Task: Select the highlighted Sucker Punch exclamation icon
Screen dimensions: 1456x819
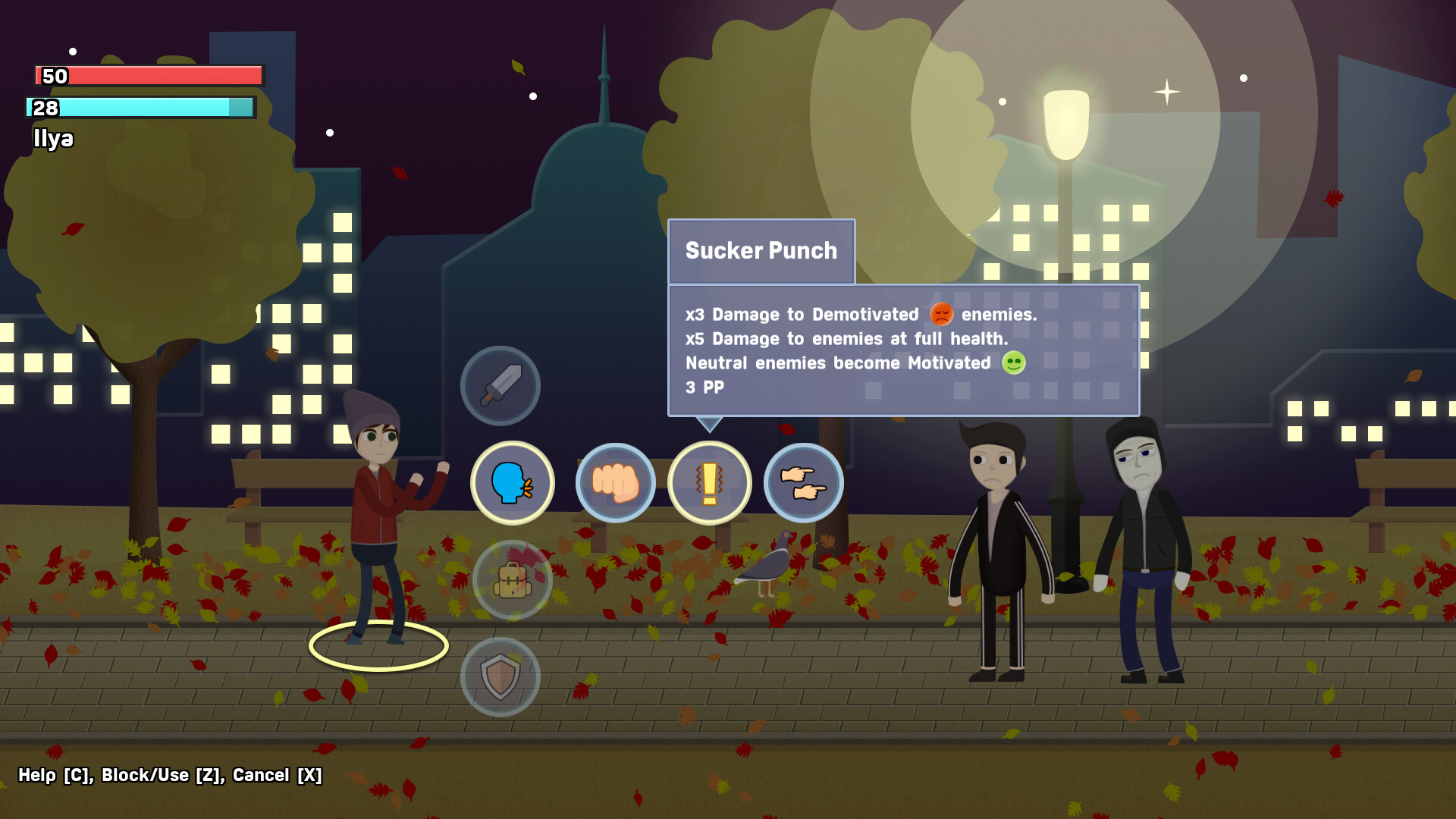Action: tap(710, 483)
